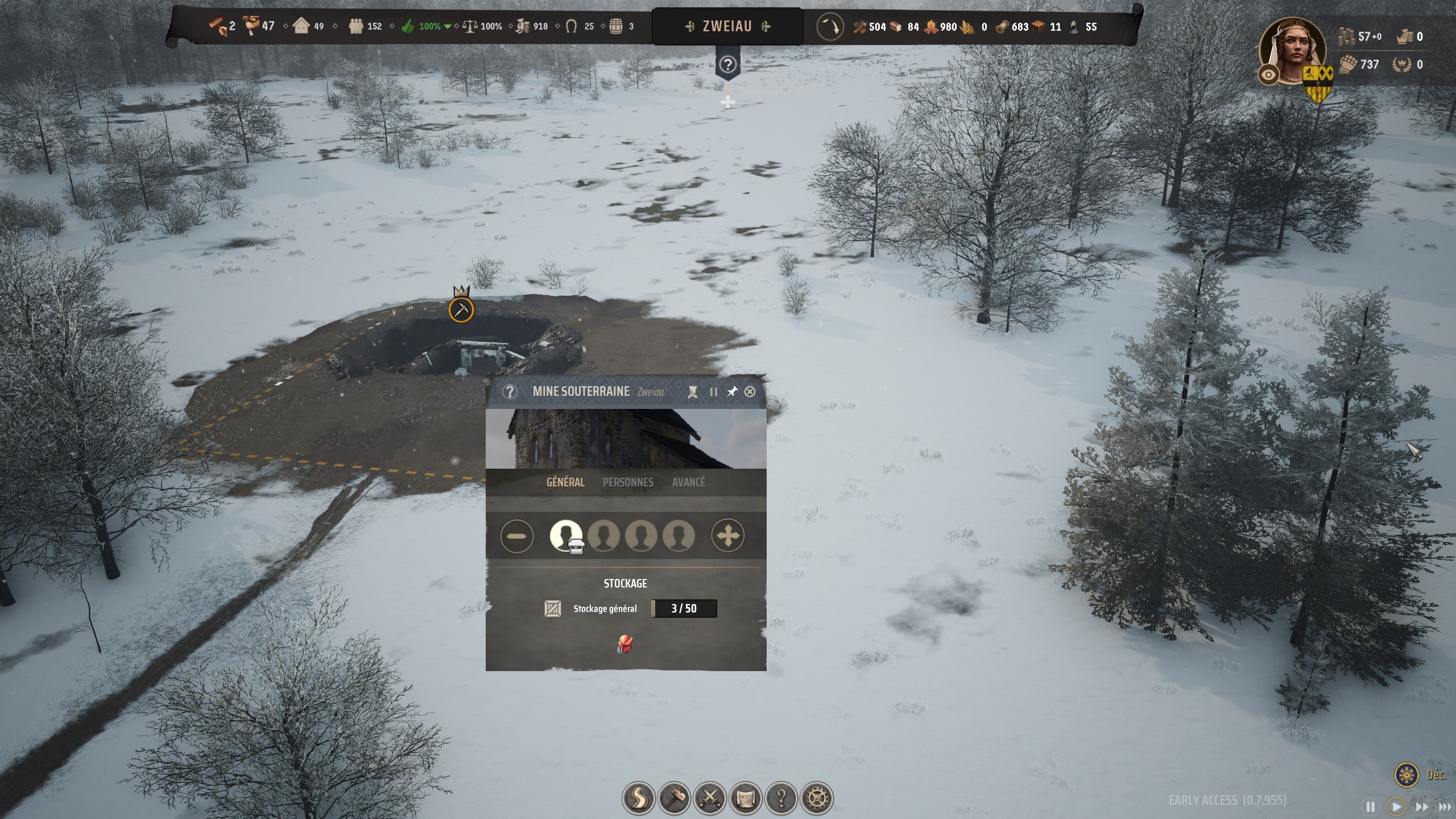Switch to the Personnes tab

click(628, 482)
